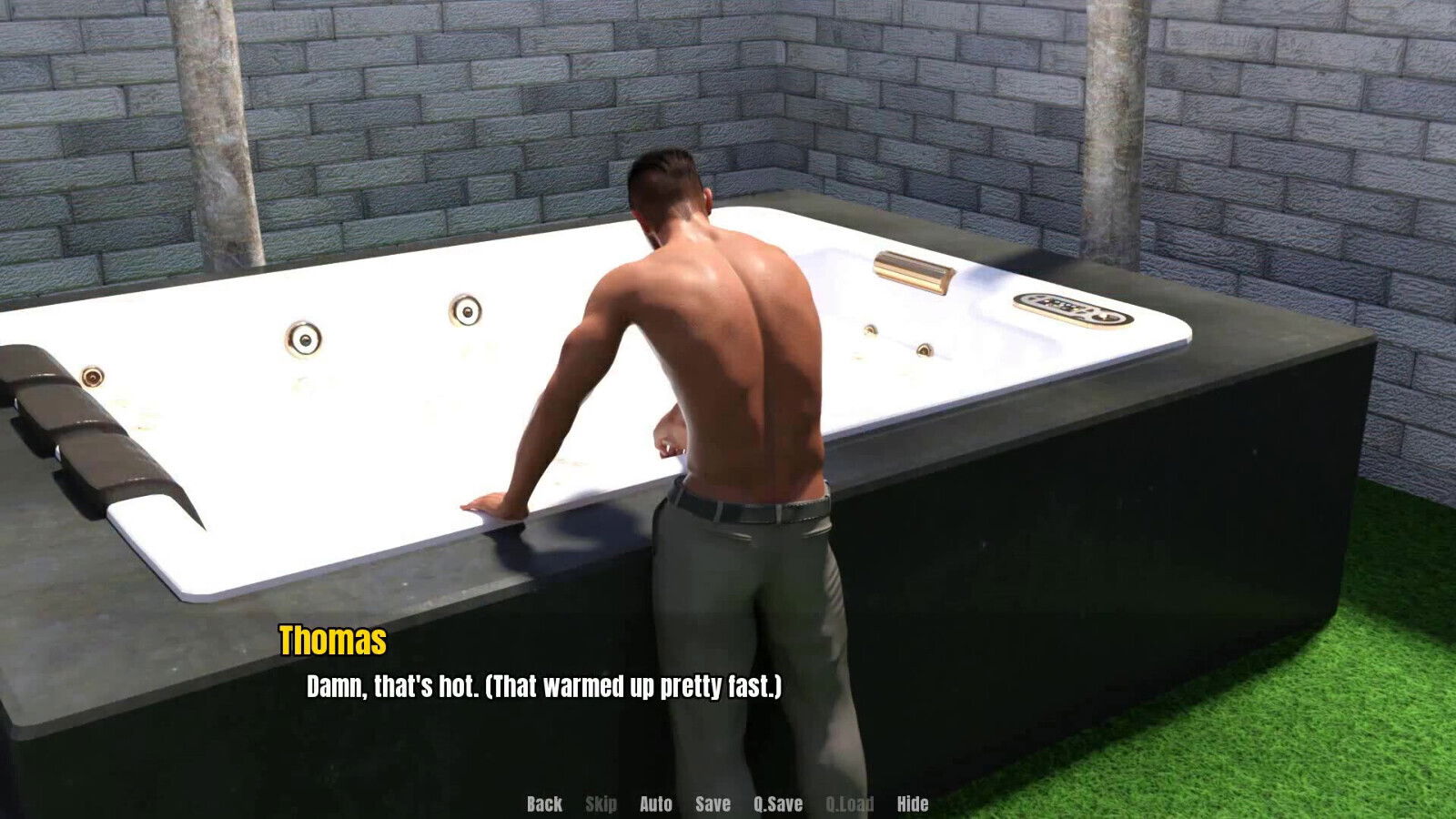Go back with the Back button
The image size is (1456, 819).
[x=544, y=804]
